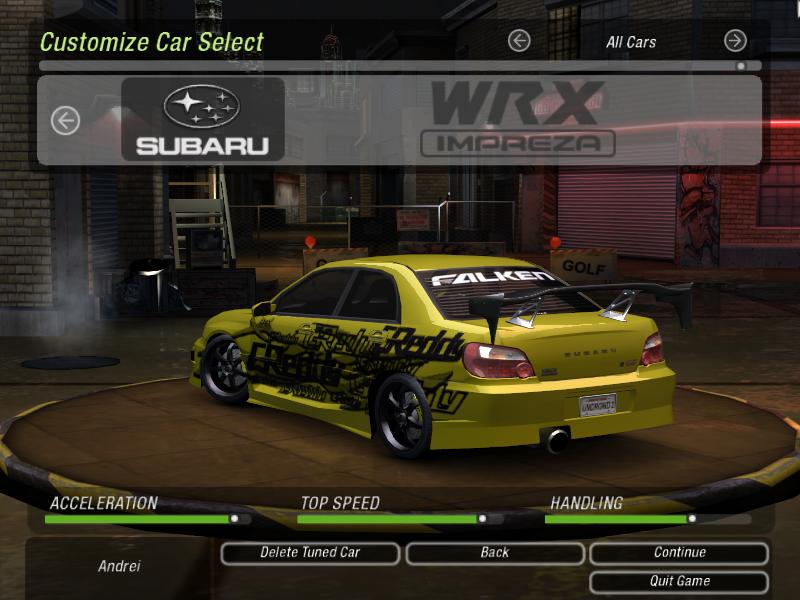Switch to next car category arrow
Image resolution: width=800 pixels, height=600 pixels.
pyautogui.click(x=735, y=41)
